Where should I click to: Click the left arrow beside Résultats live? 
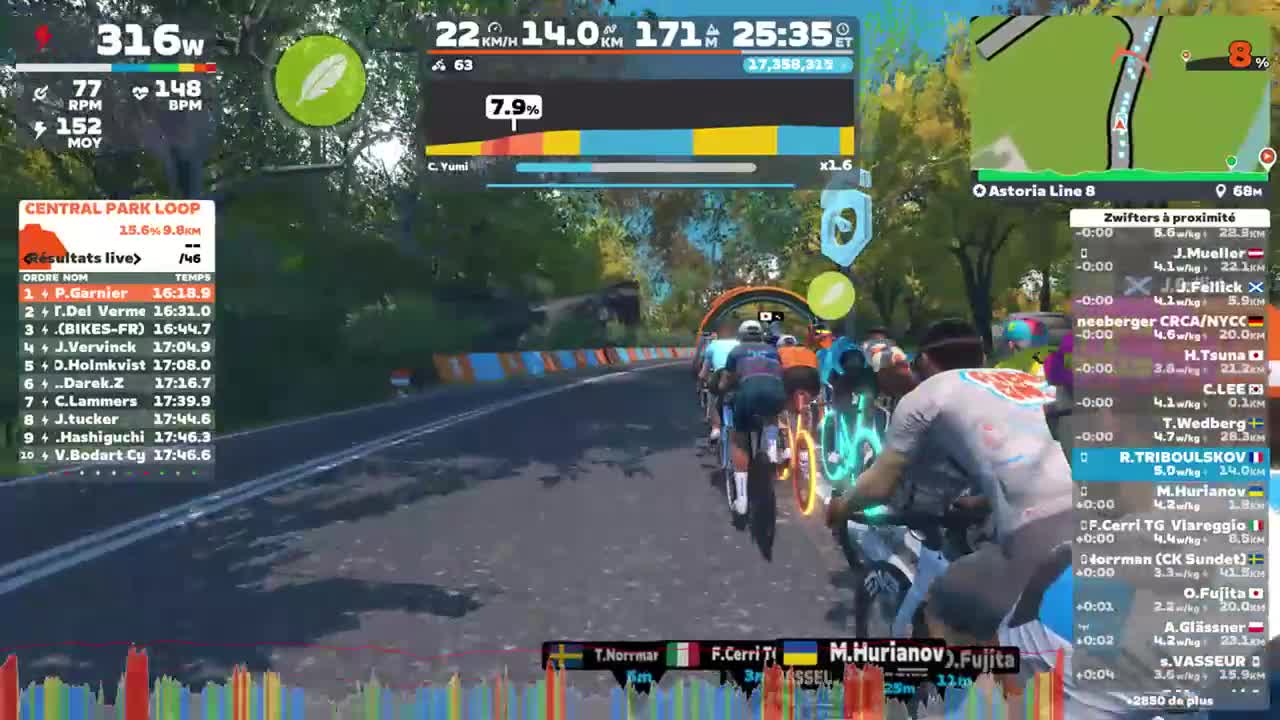tap(28, 258)
